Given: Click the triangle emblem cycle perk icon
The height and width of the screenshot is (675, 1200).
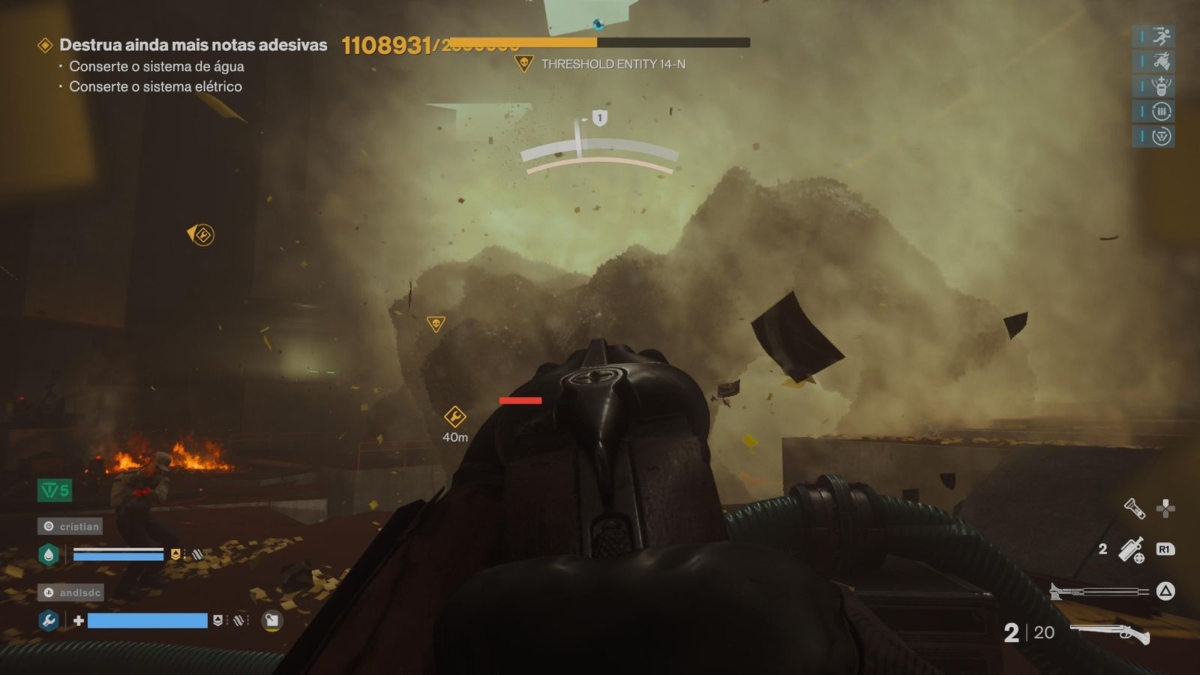Looking at the screenshot, I should 1161,136.
